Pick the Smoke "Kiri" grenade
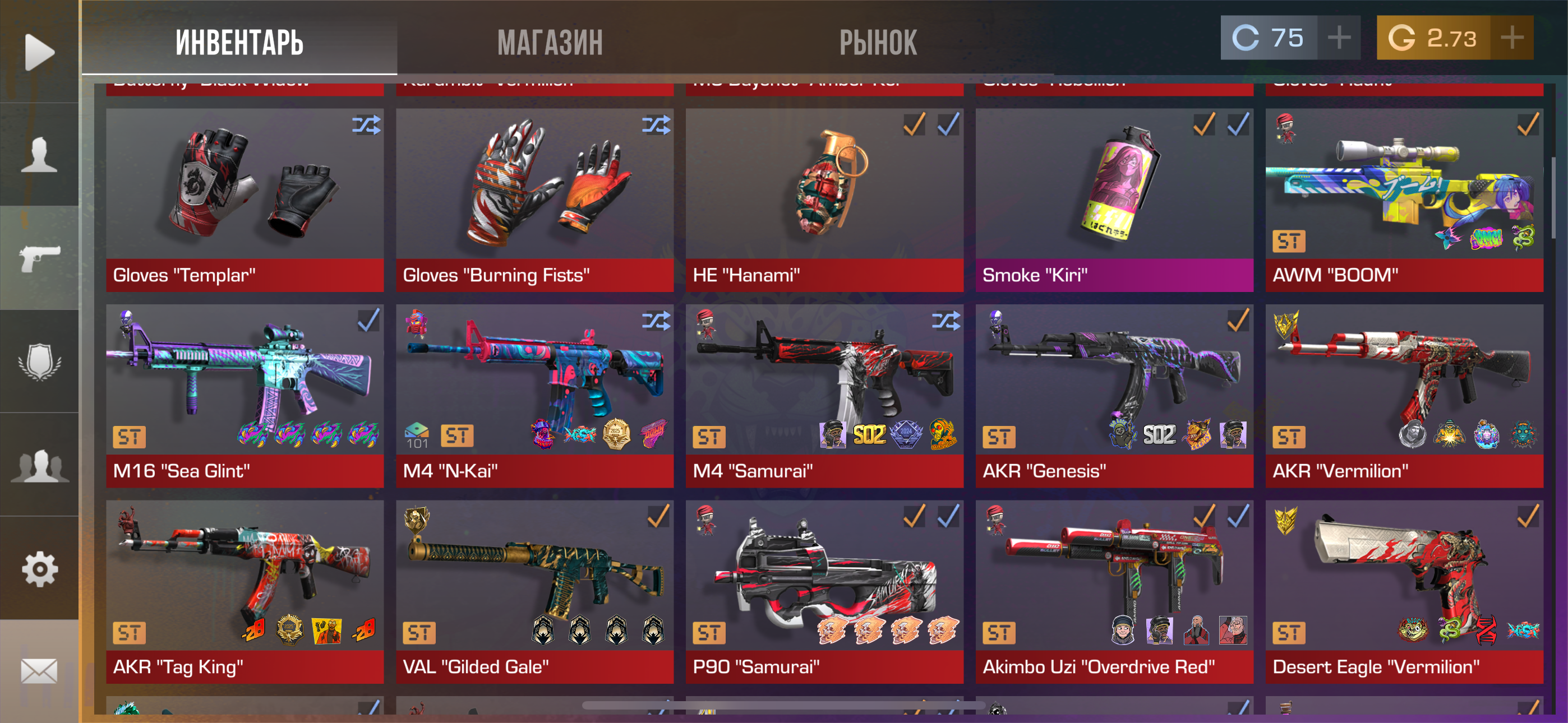 (1114, 200)
